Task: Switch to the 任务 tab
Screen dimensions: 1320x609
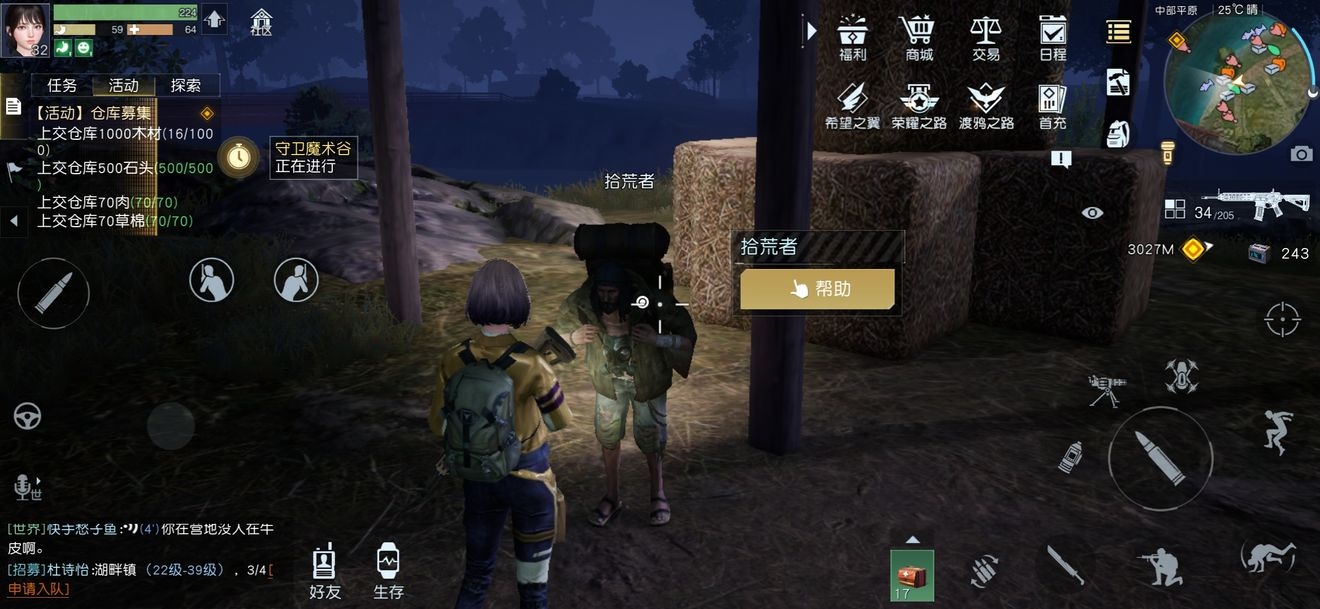Action: coord(62,86)
